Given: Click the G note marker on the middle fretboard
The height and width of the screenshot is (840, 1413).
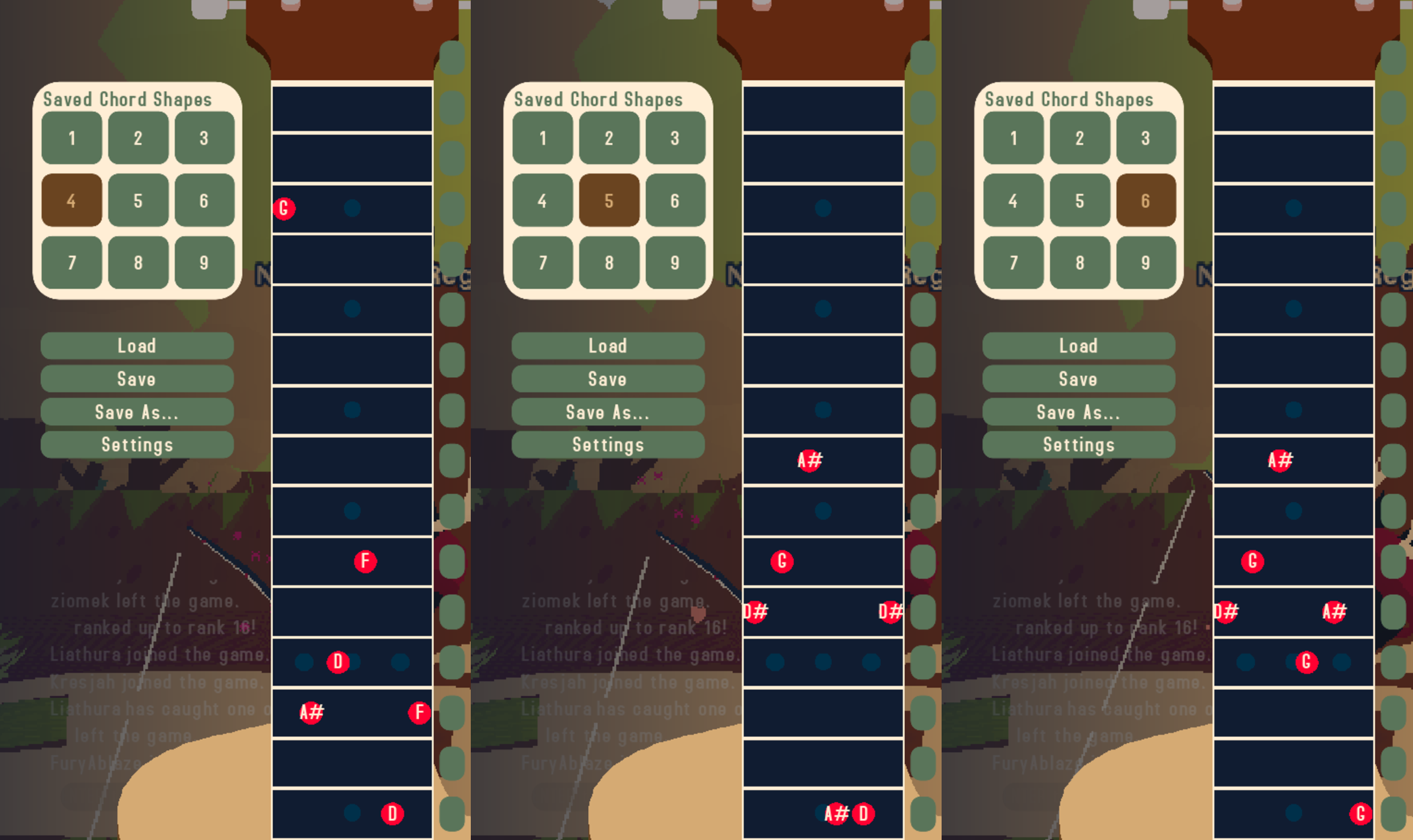Looking at the screenshot, I should tap(781, 562).
